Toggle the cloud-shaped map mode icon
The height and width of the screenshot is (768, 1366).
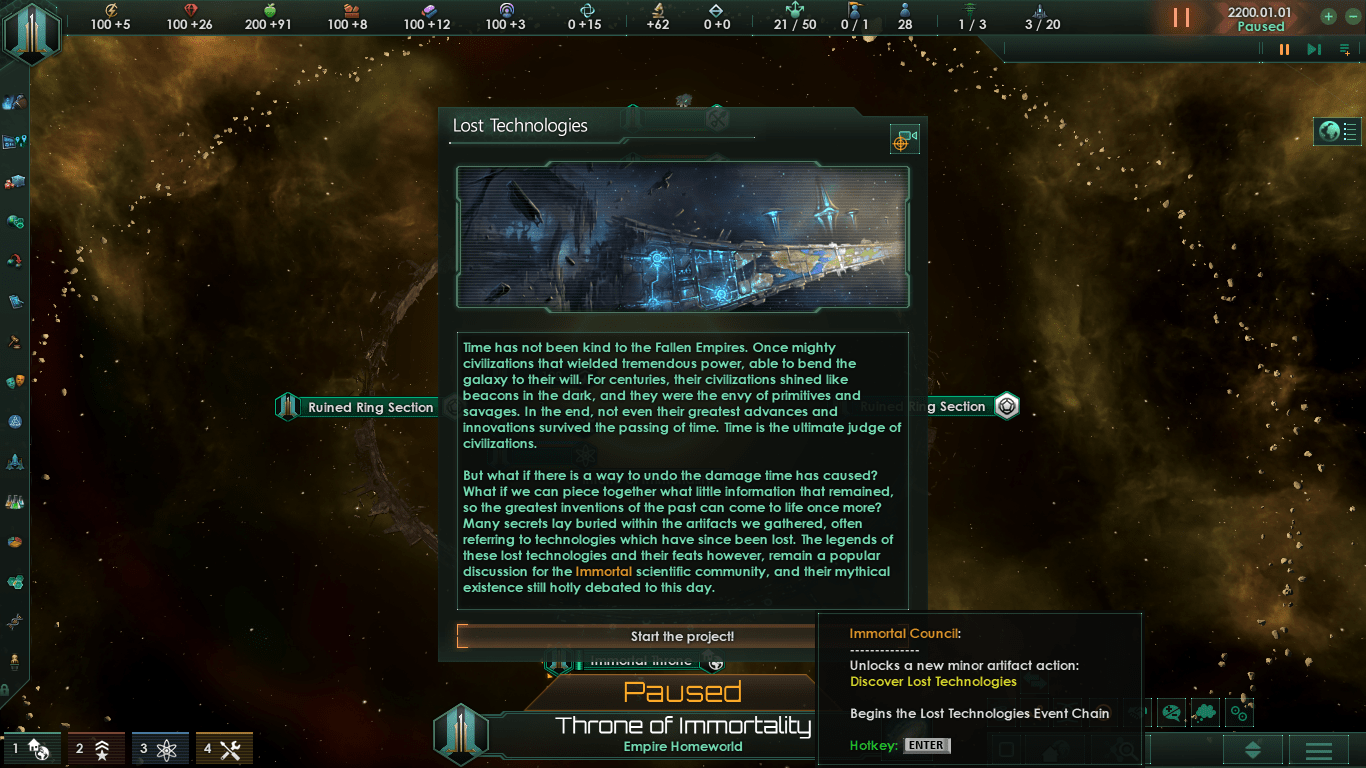(1205, 713)
